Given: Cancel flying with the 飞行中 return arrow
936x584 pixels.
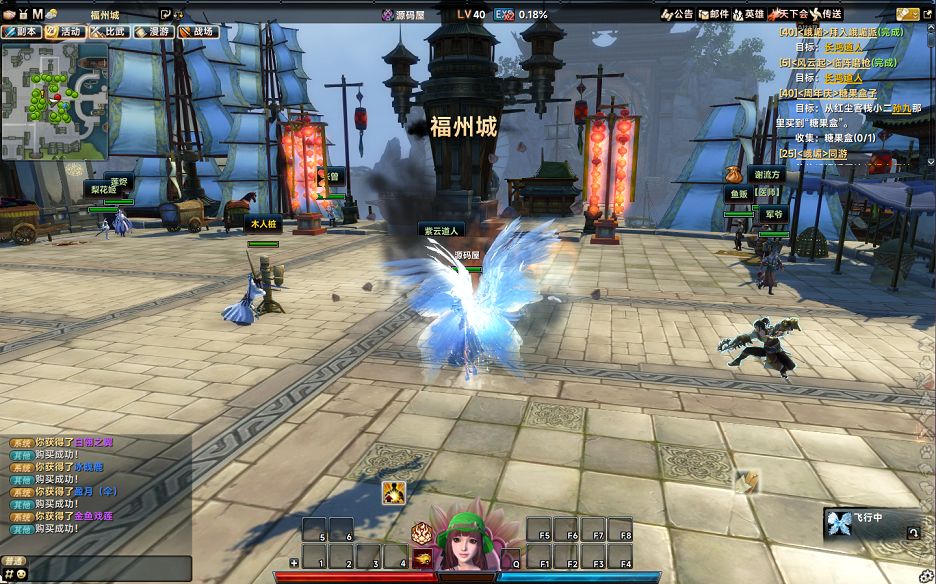Looking at the screenshot, I should pos(913,533).
